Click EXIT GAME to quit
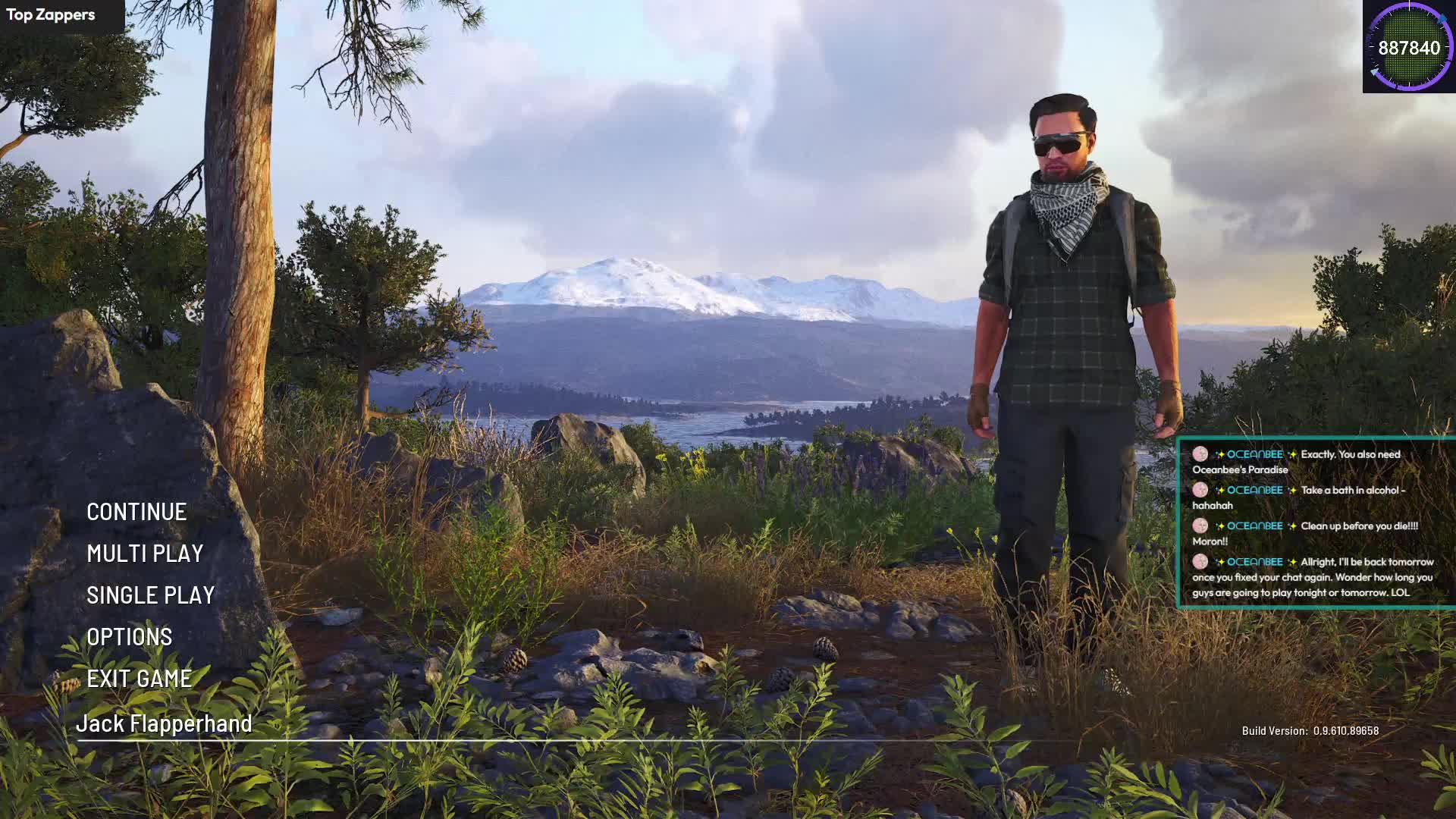 pyautogui.click(x=139, y=679)
